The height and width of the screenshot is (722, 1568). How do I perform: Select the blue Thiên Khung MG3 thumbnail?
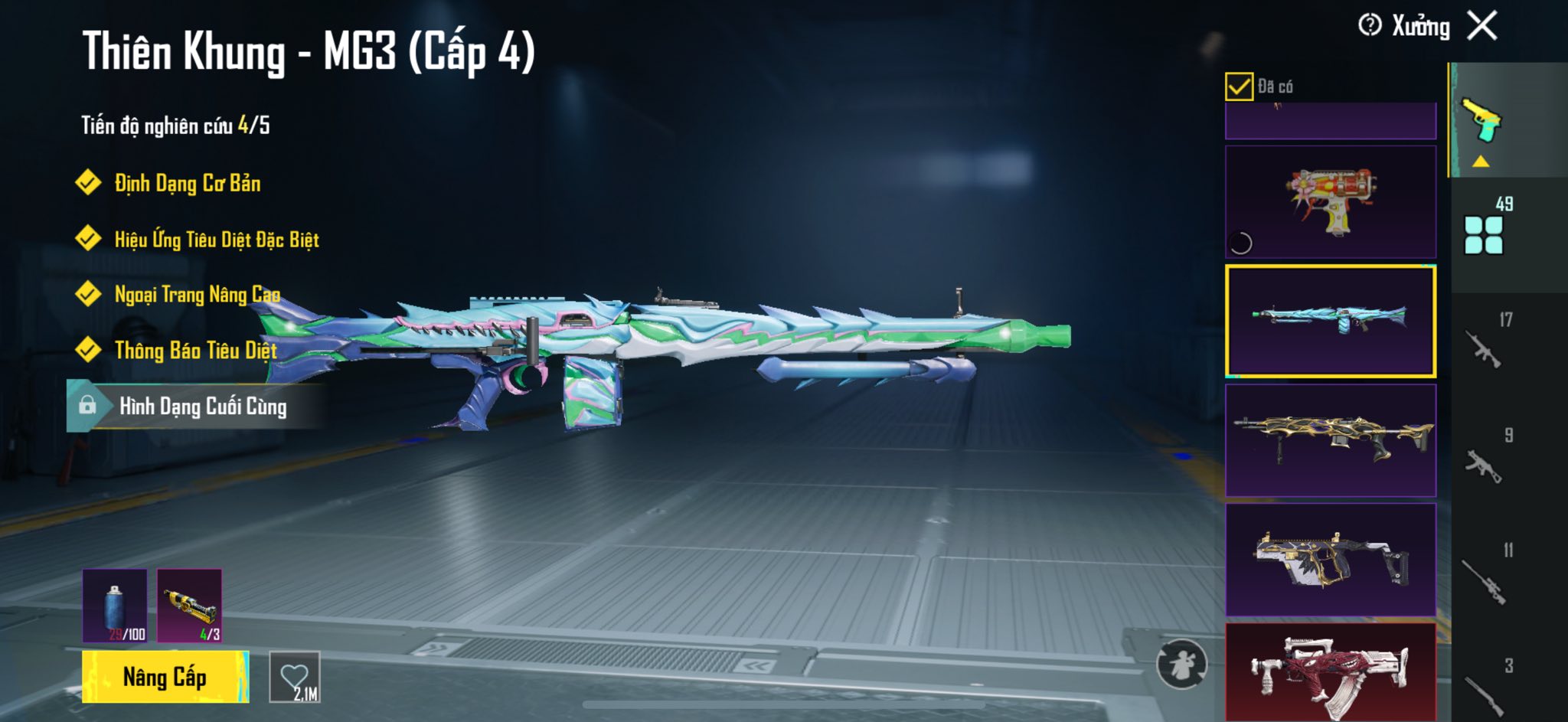[1331, 322]
